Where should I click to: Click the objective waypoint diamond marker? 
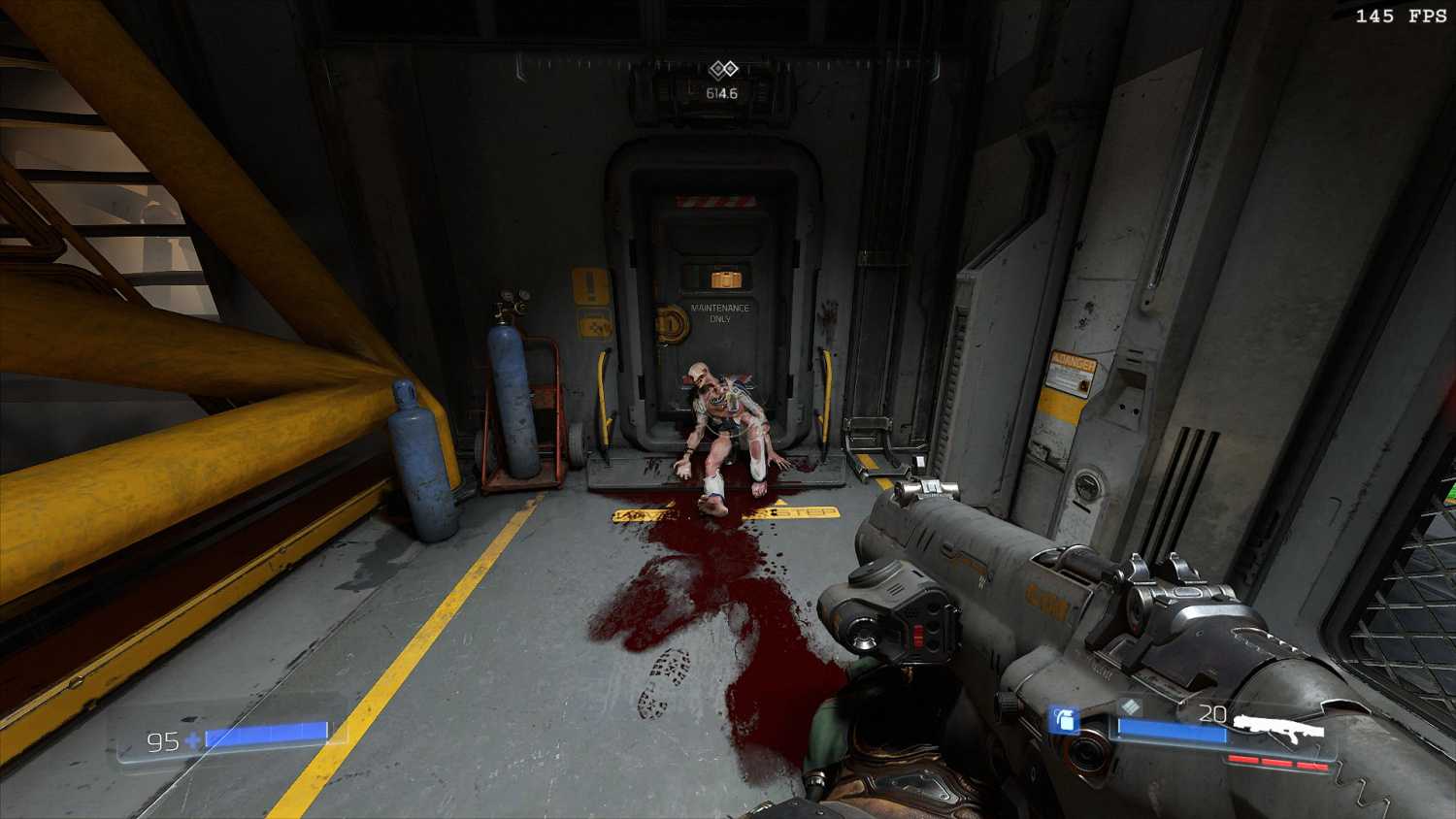click(x=723, y=69)
